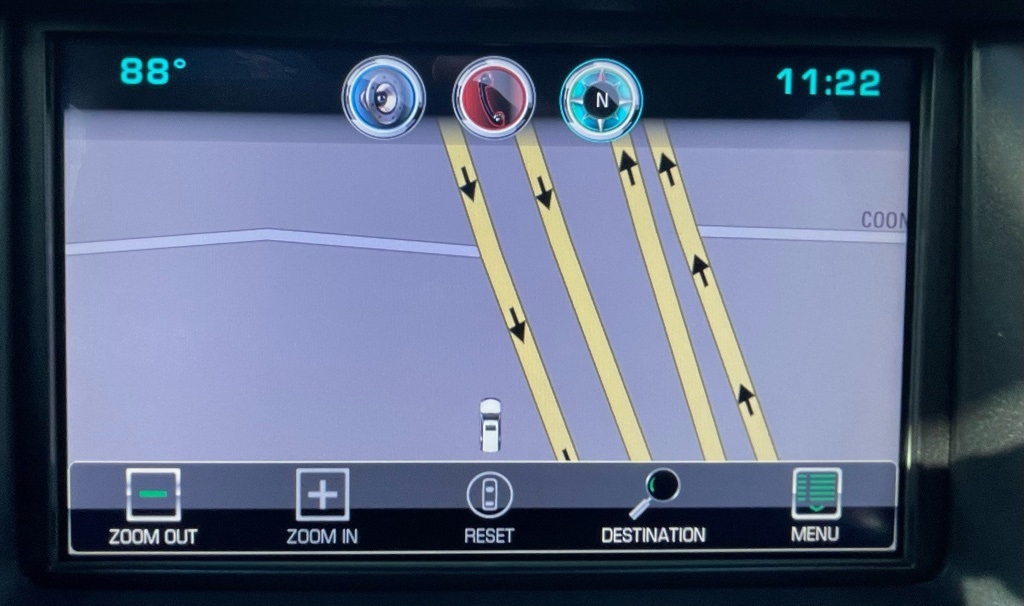The width and height of the screenshot is (1024, 606).
Task: Tap the Zoom Out button
Action: tap(153, 506)
